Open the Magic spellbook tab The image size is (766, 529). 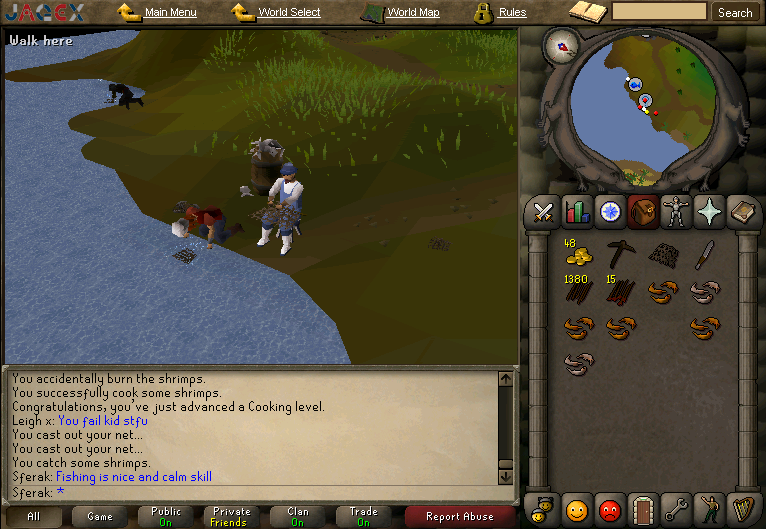pos(743,212)
